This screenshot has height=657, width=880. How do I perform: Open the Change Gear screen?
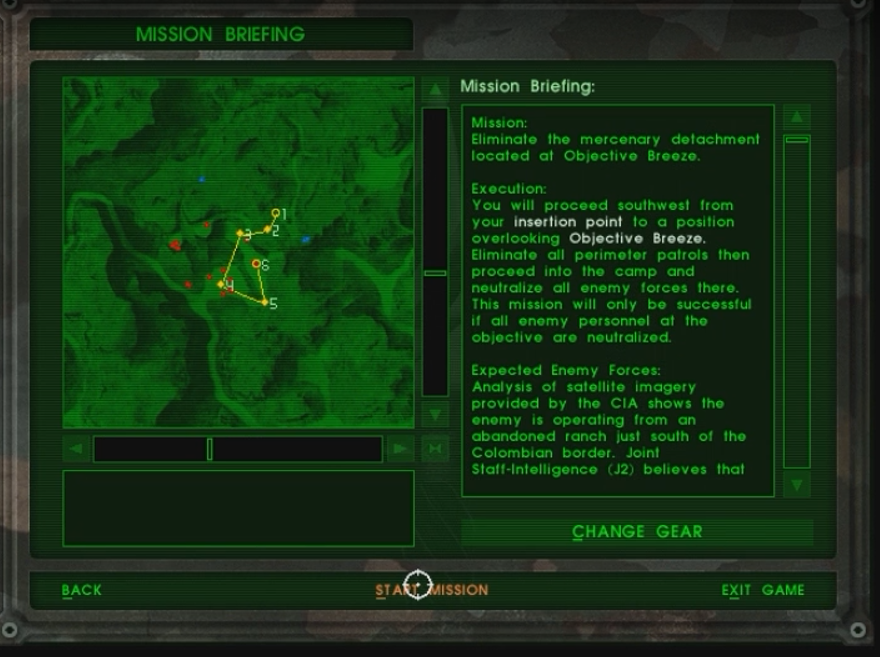(637, 532)
